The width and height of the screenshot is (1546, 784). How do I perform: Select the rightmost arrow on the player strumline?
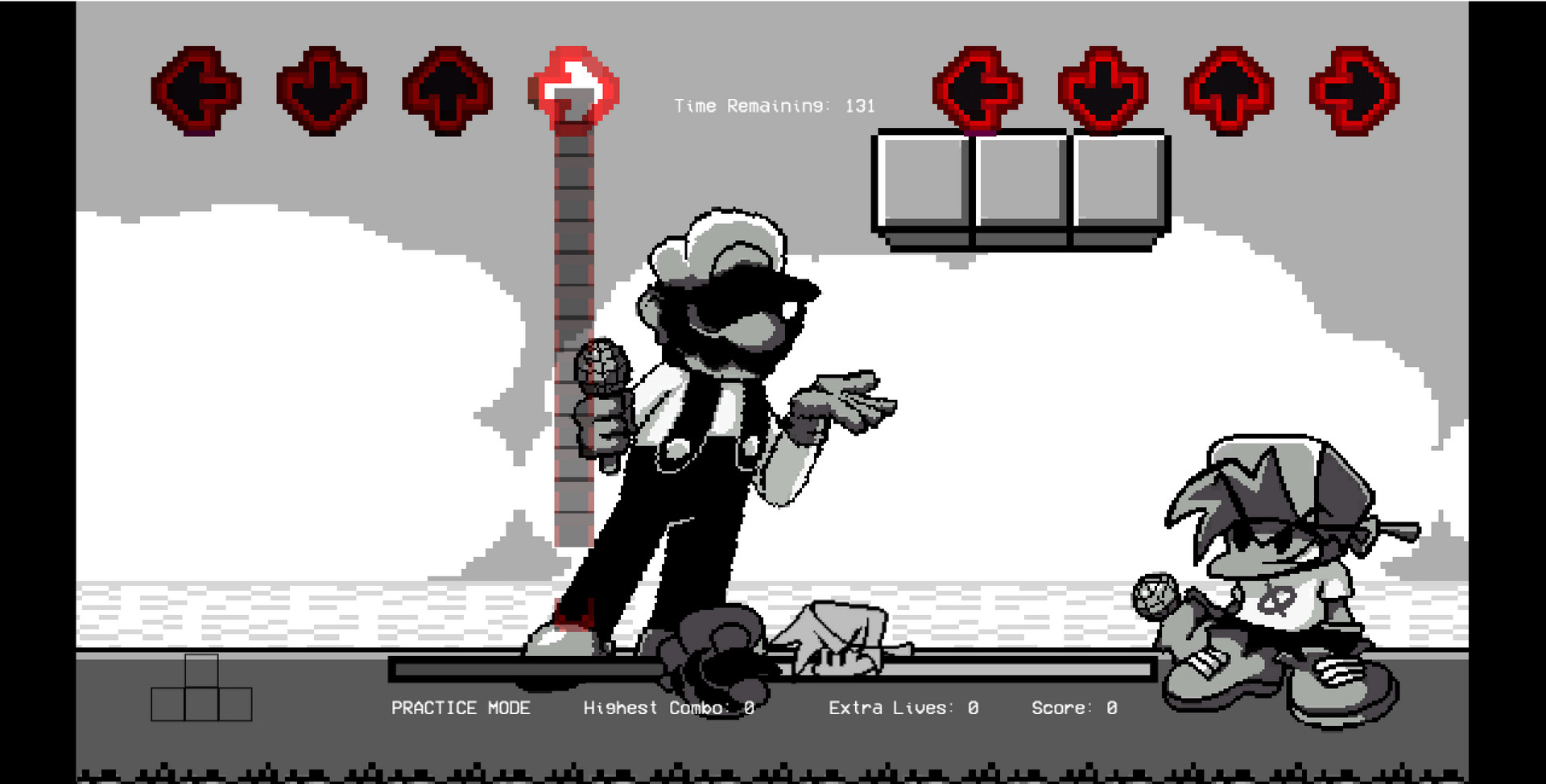pyautogui.click(x=1351, y=90)
